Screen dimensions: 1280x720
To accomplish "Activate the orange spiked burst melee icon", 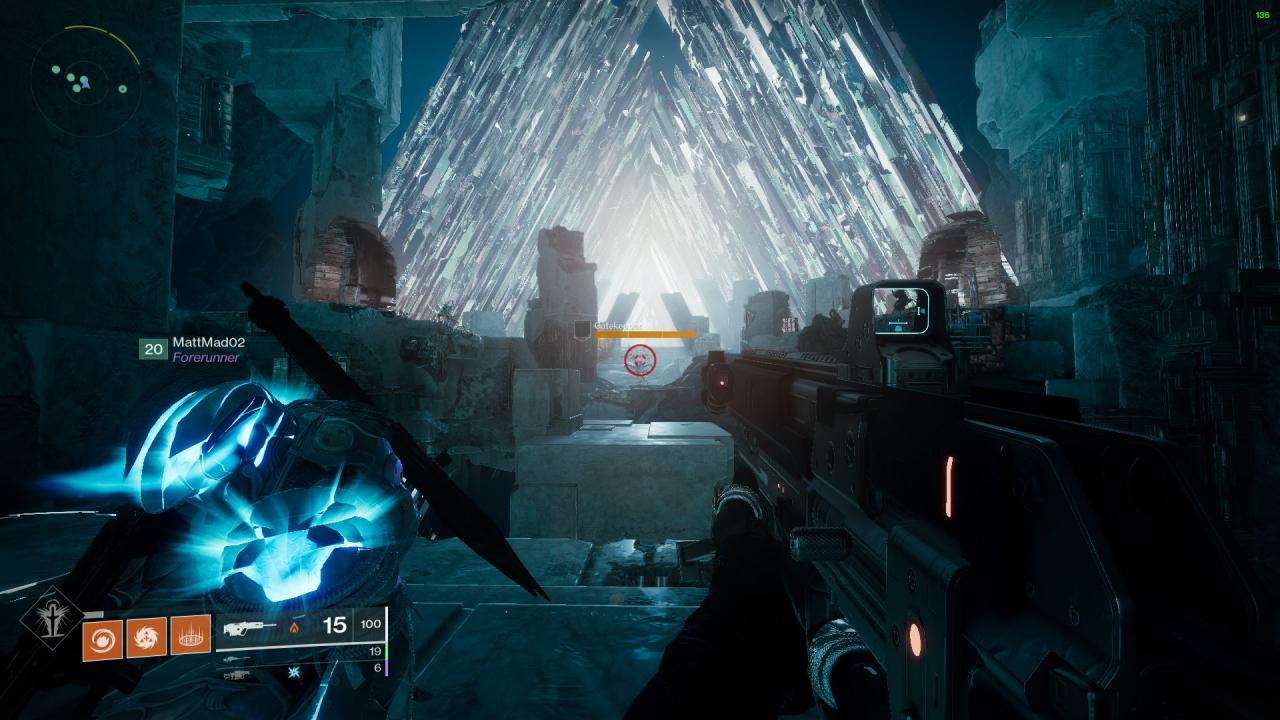I will point(146,637).
